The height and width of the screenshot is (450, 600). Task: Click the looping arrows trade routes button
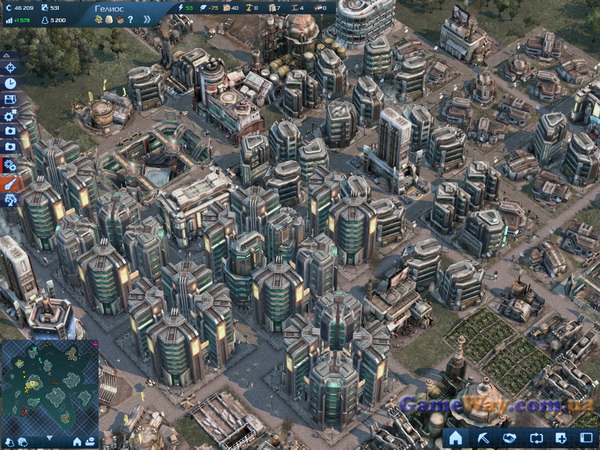535,438
